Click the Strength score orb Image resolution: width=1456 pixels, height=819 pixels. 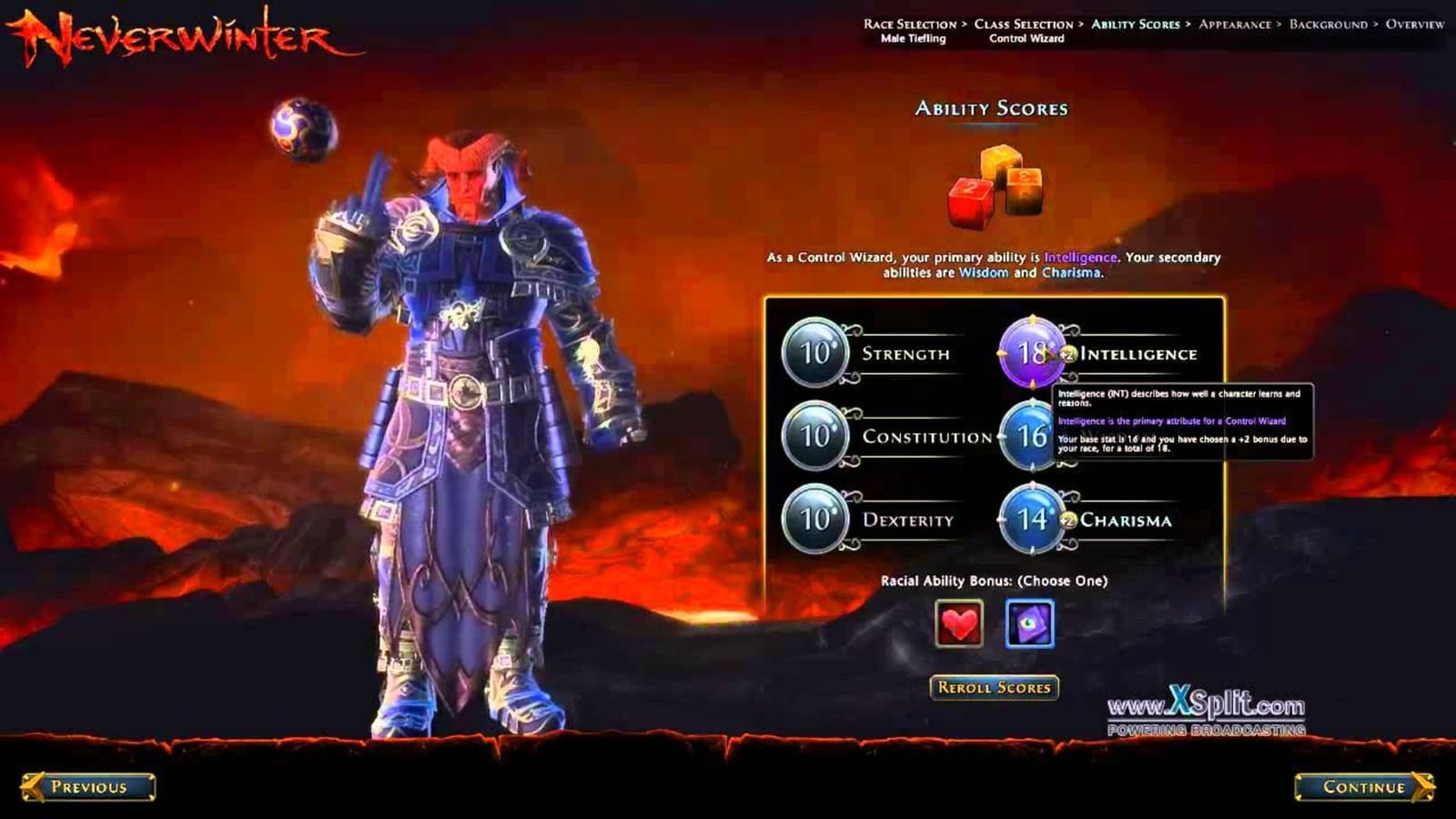pos(813,352)
